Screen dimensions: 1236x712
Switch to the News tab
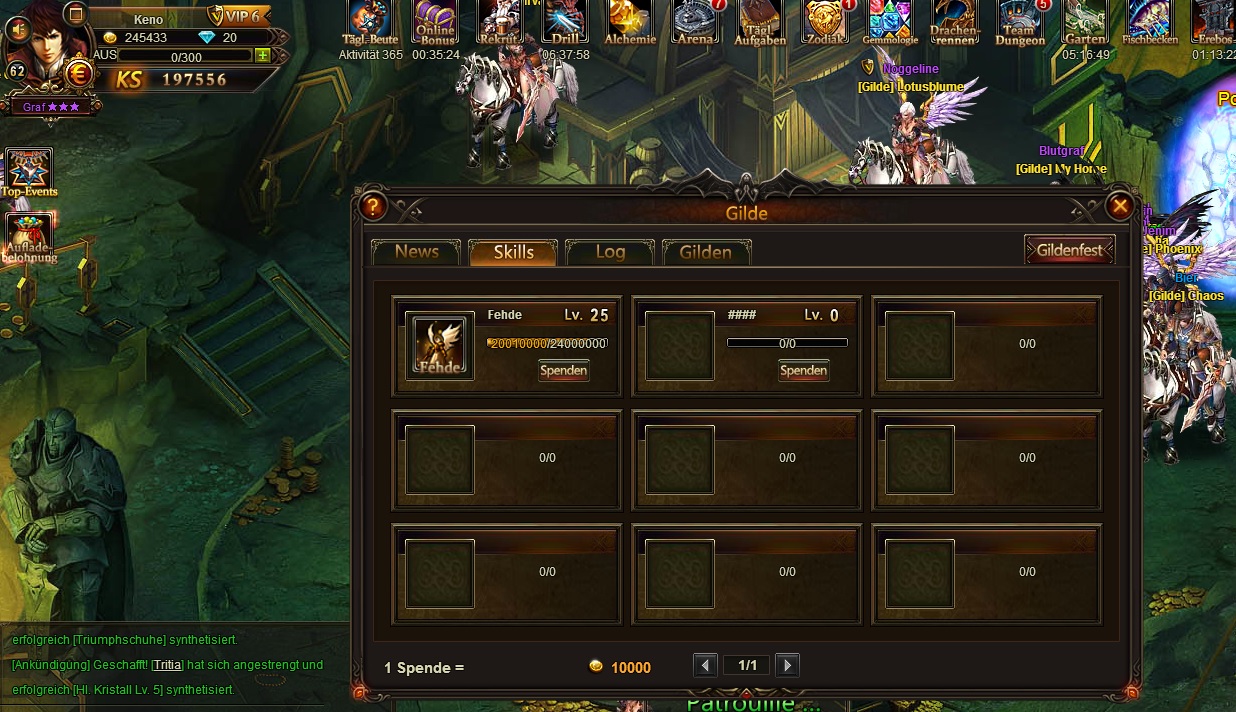click(416, 252)
